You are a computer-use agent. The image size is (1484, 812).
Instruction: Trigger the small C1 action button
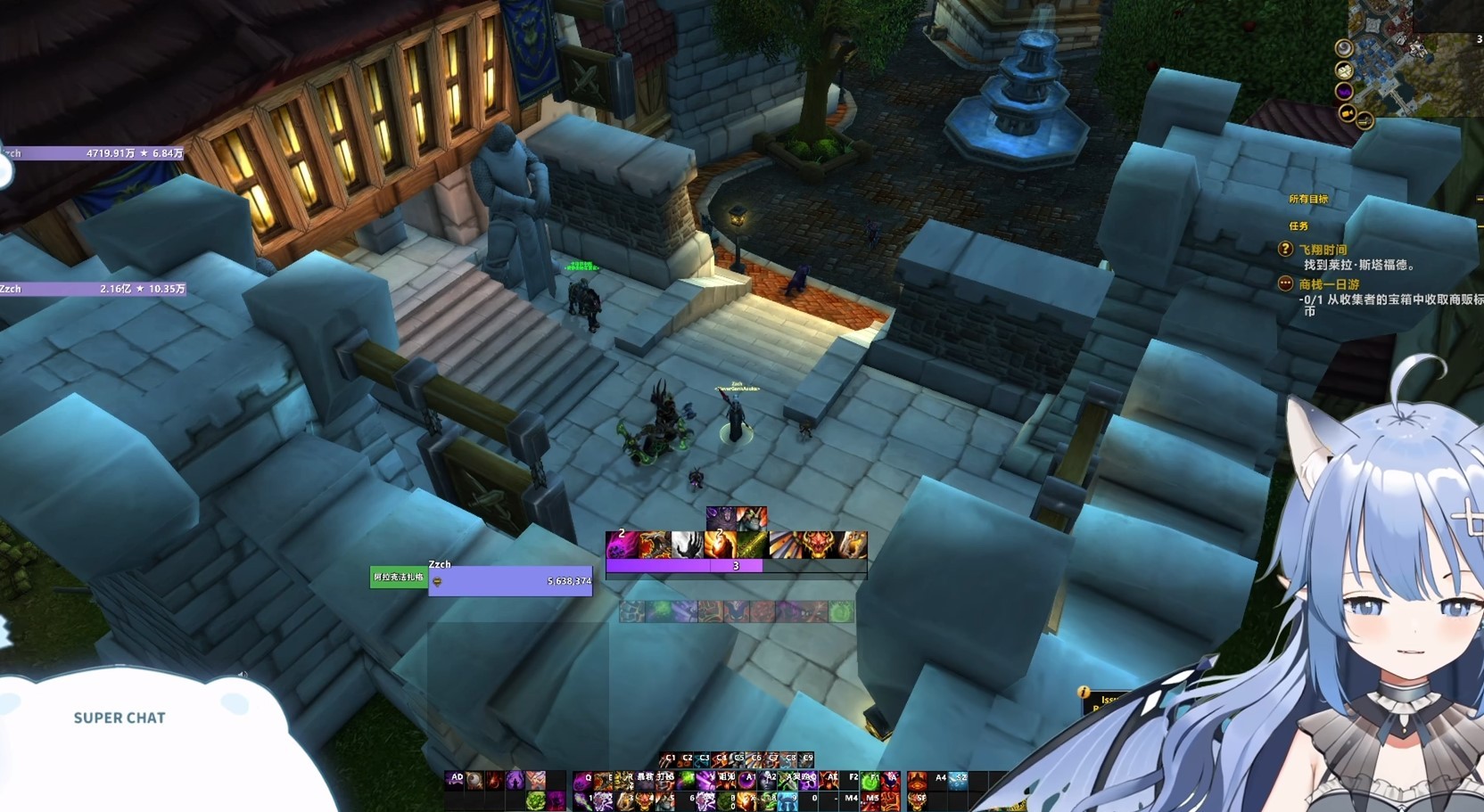coord(670,759)
